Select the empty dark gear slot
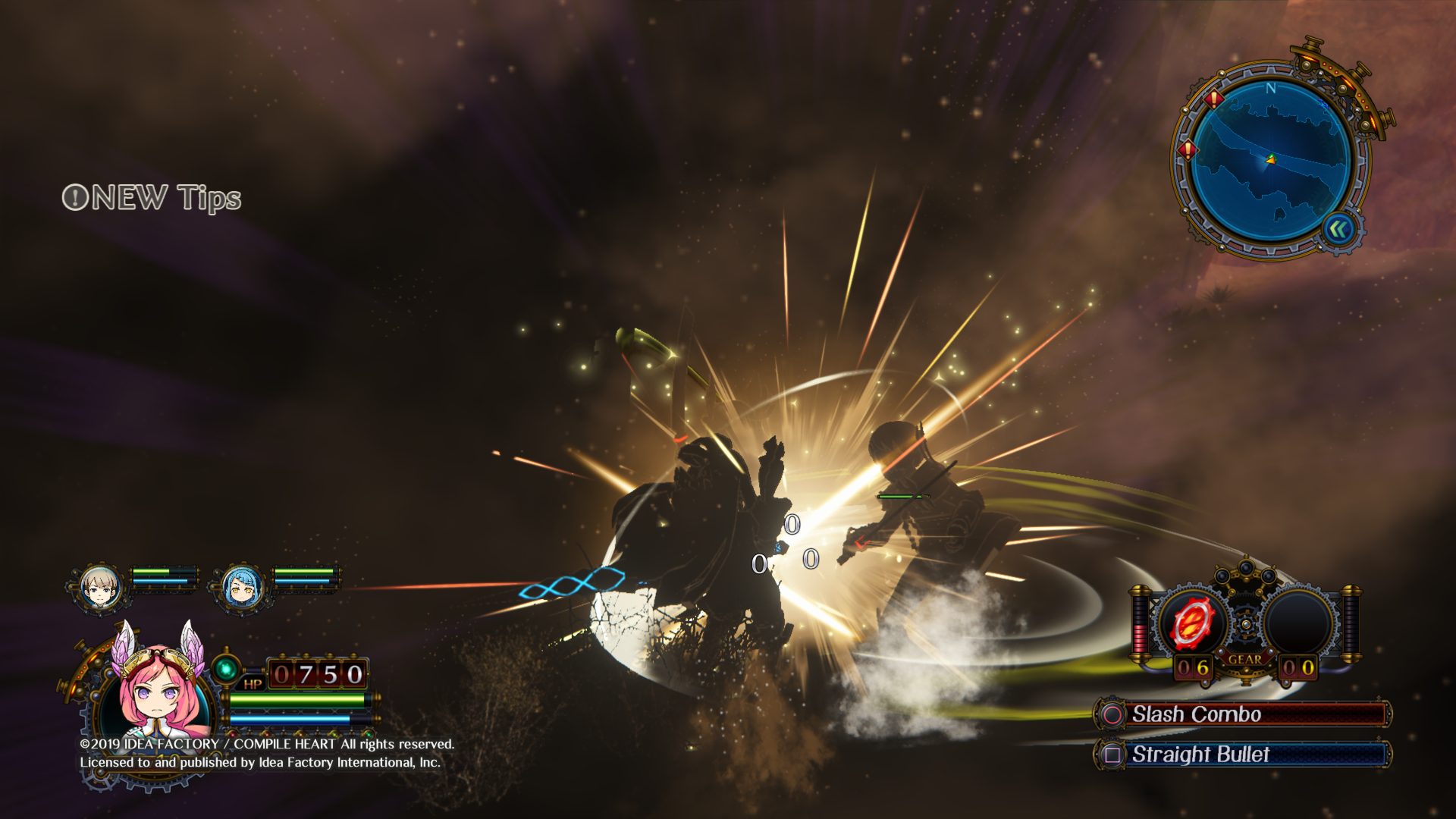1456x819 pixels. [1298, 623]
